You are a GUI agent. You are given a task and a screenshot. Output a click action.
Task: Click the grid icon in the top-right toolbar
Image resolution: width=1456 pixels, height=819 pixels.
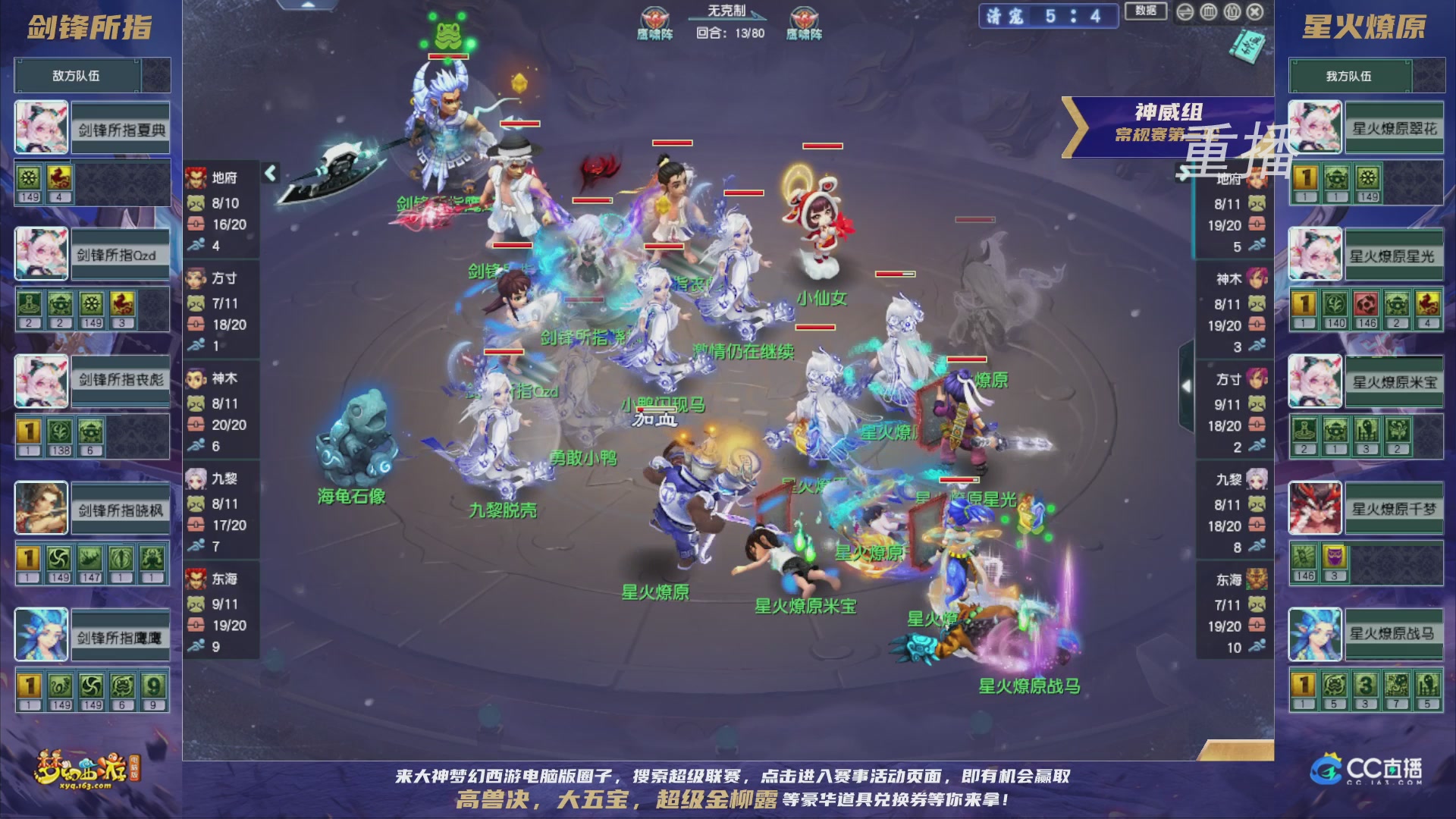point(1209,12)
